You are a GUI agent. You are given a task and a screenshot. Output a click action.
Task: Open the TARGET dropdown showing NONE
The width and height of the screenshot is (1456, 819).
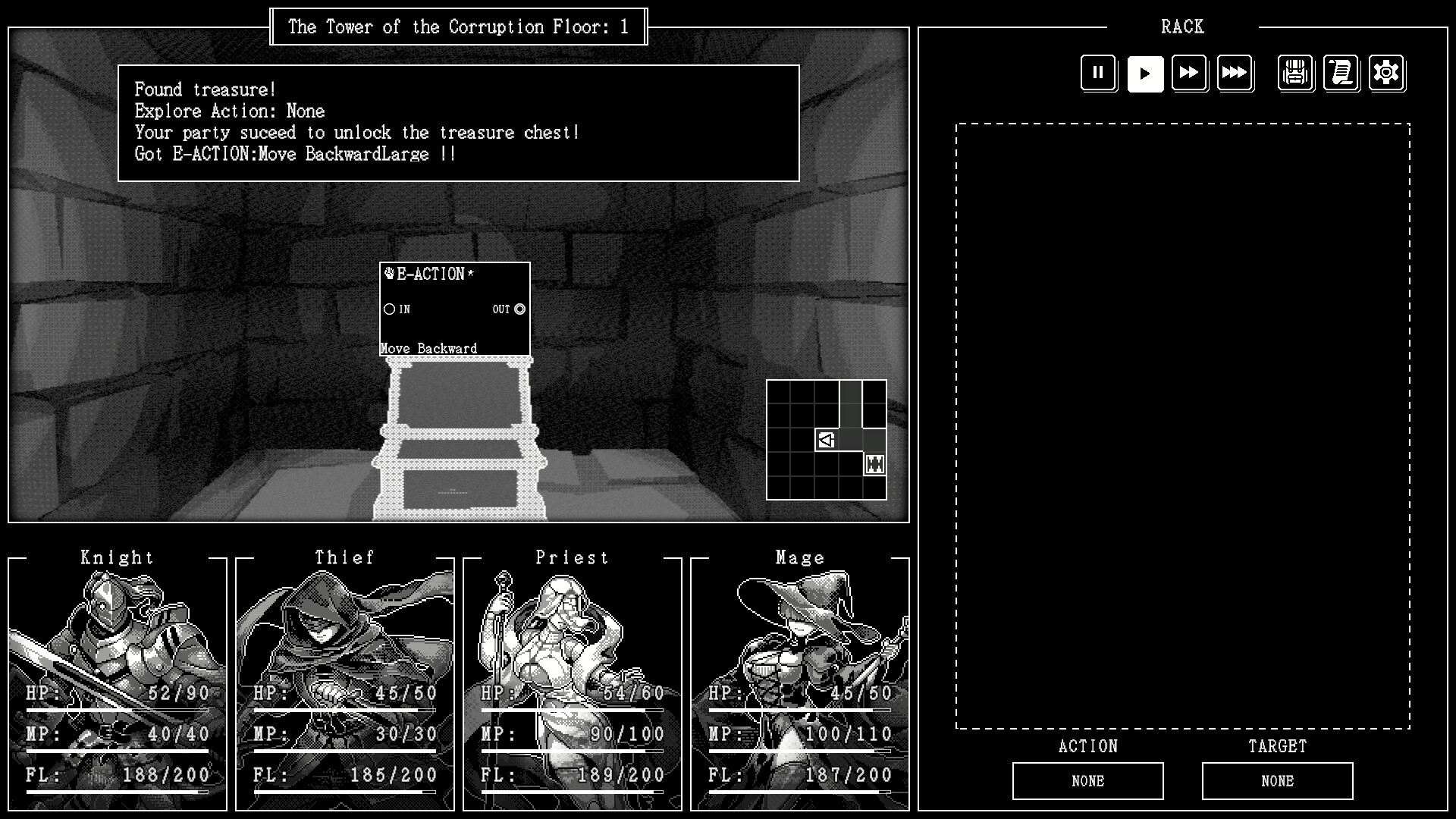[1276, 780]
